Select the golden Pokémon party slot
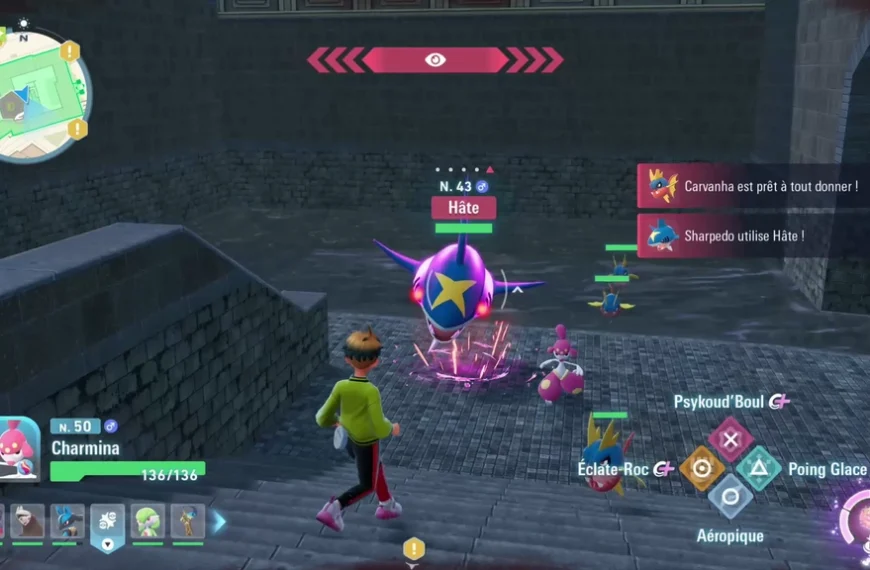Screen dimensions: 870x570 [187, 521]
